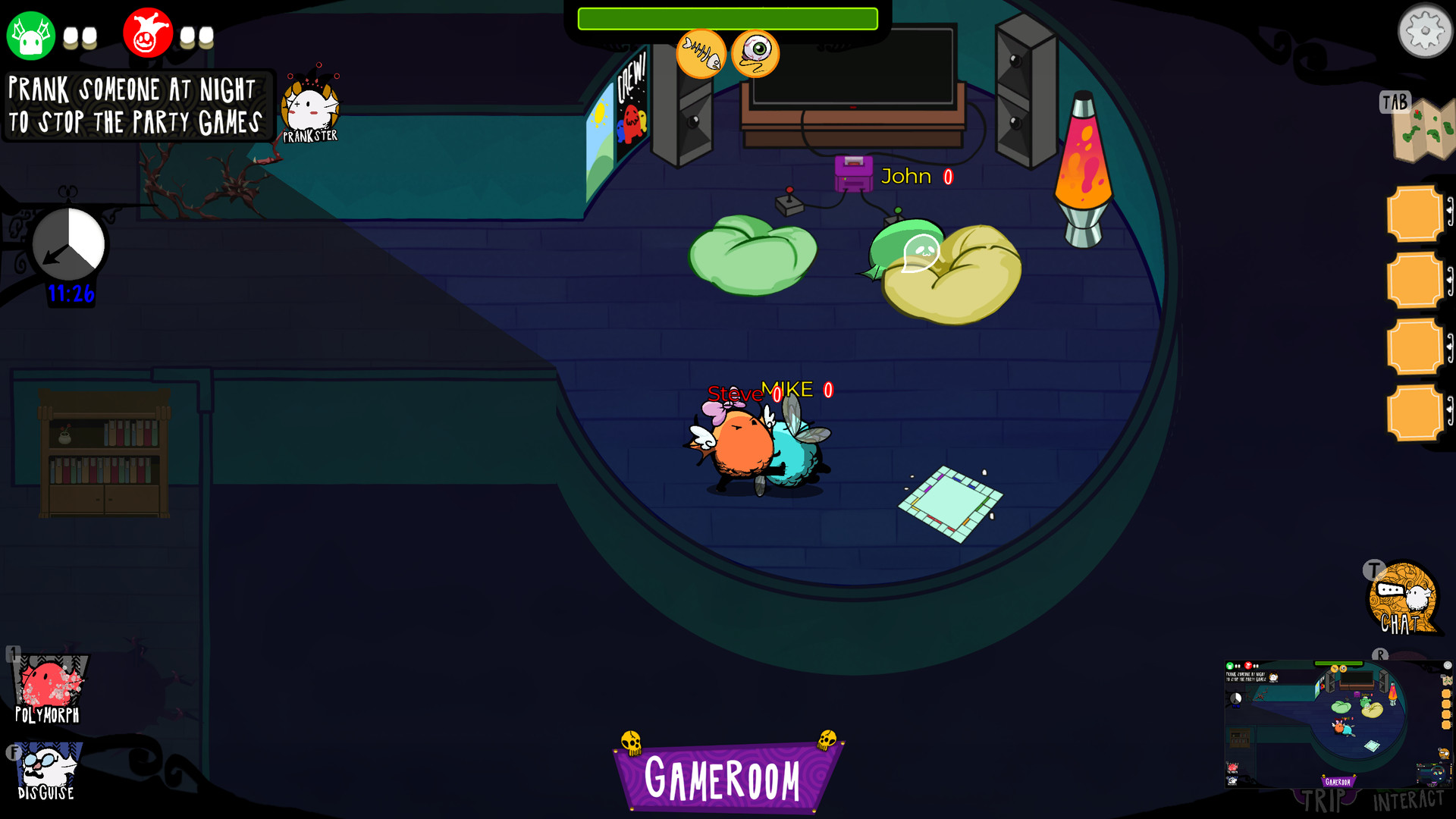
Task: Open chat with the monster chat icon
Action: 1402,599
